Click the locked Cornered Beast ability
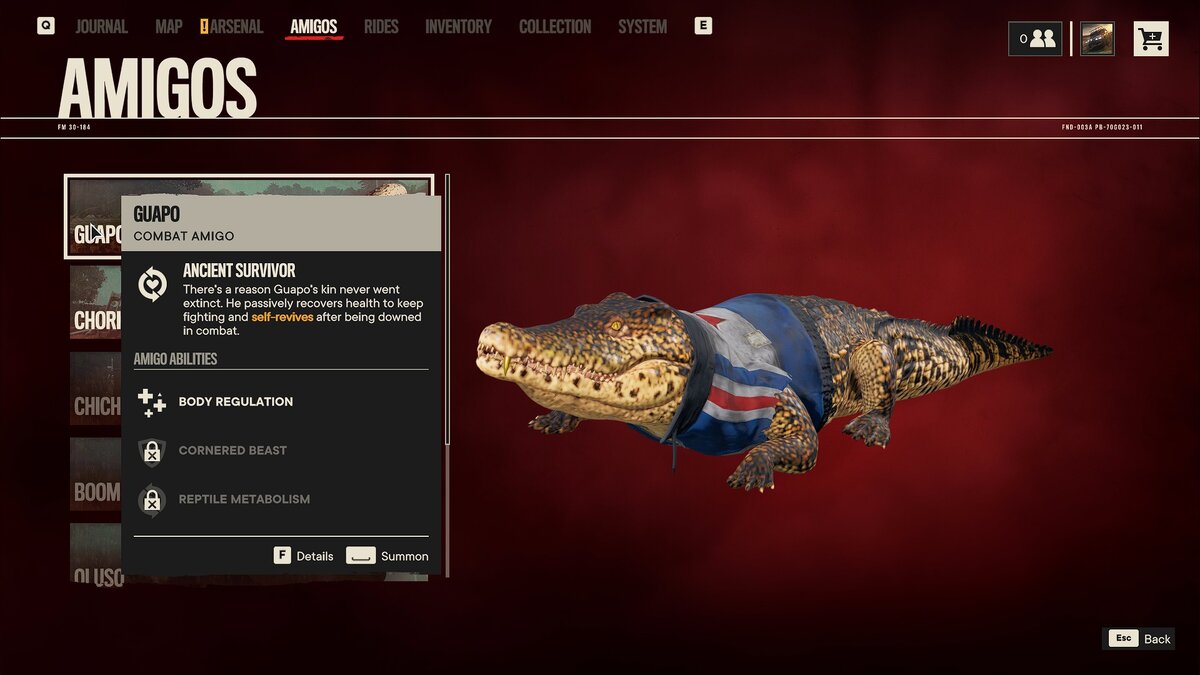Screen dimensions: 1200x675 point(232,451)
